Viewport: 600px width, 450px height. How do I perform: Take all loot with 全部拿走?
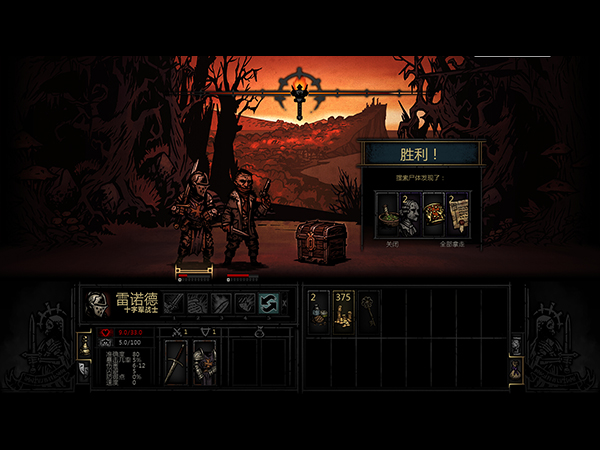coord(452,243)
